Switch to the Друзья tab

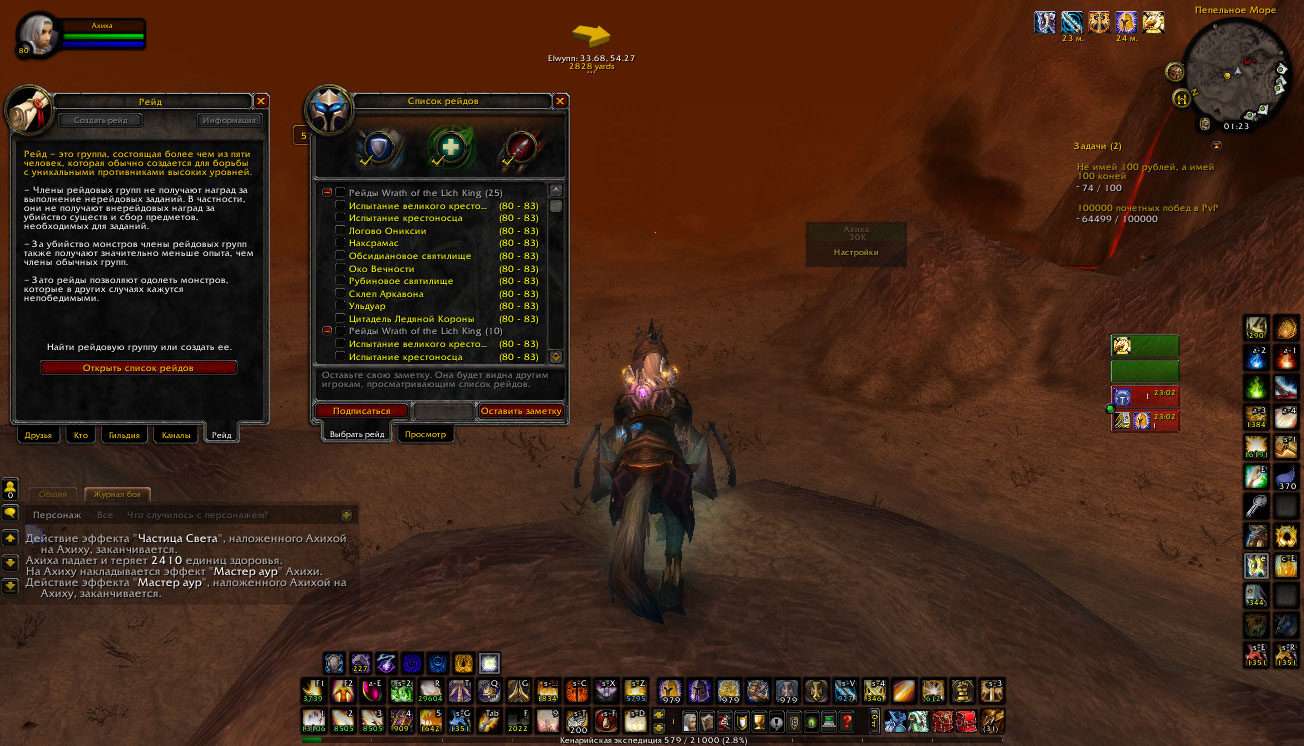36,435
